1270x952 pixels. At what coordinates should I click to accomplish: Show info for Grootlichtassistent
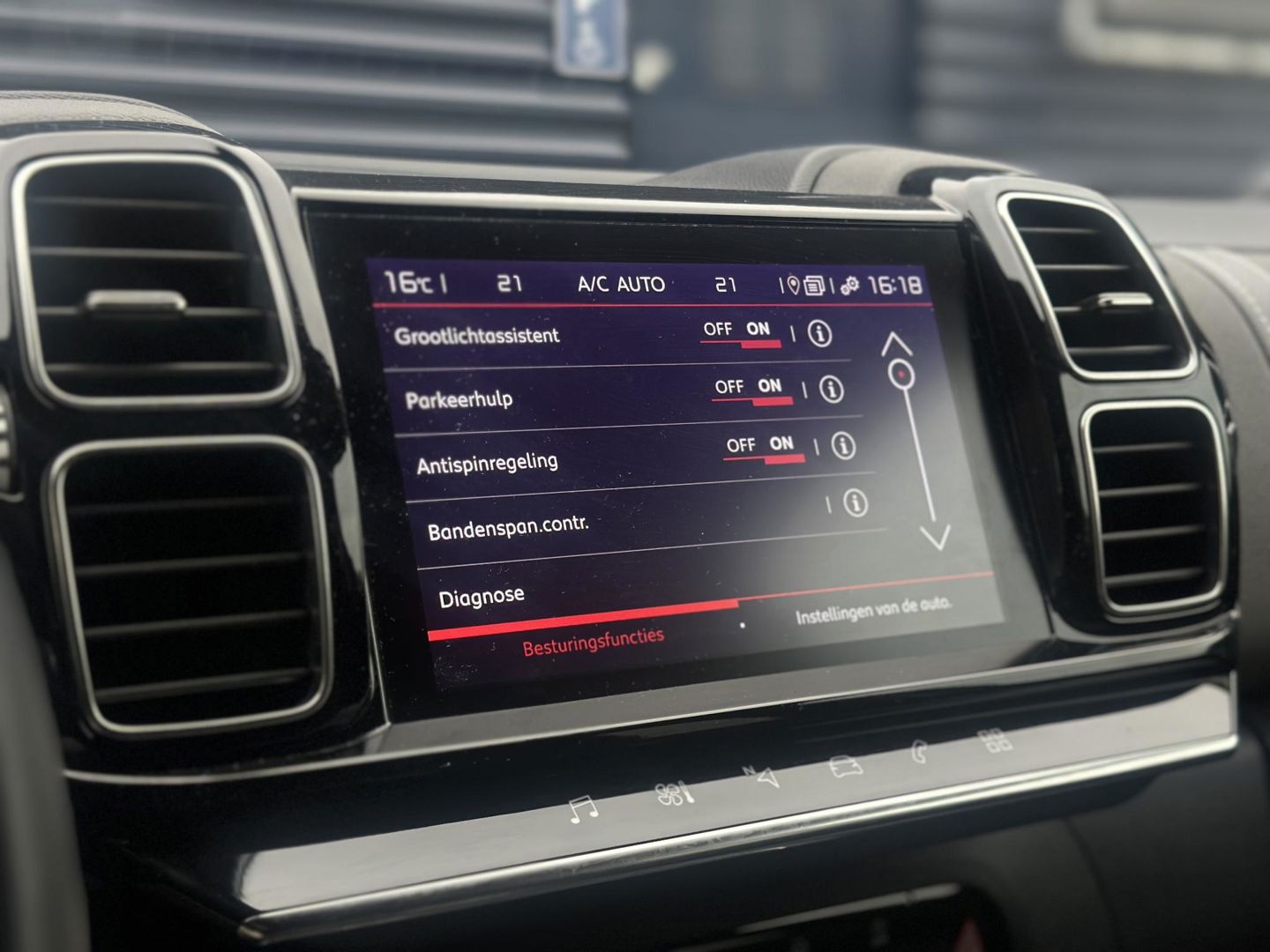pyautogui.click(x=819, y=334)
